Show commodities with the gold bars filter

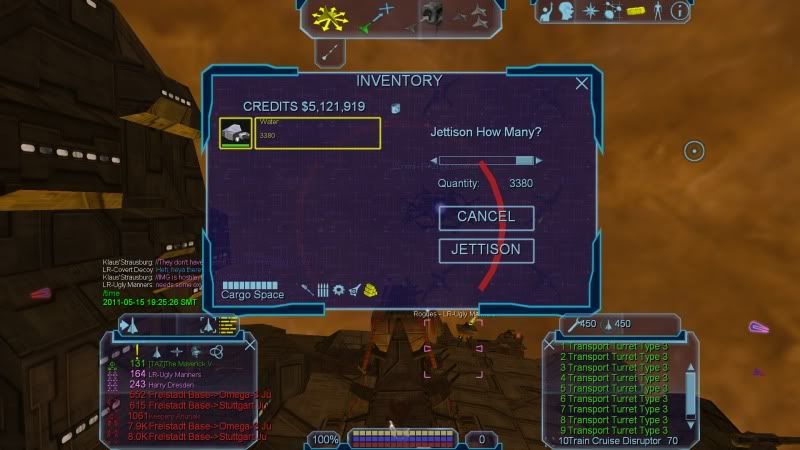(x=371, y=290)
